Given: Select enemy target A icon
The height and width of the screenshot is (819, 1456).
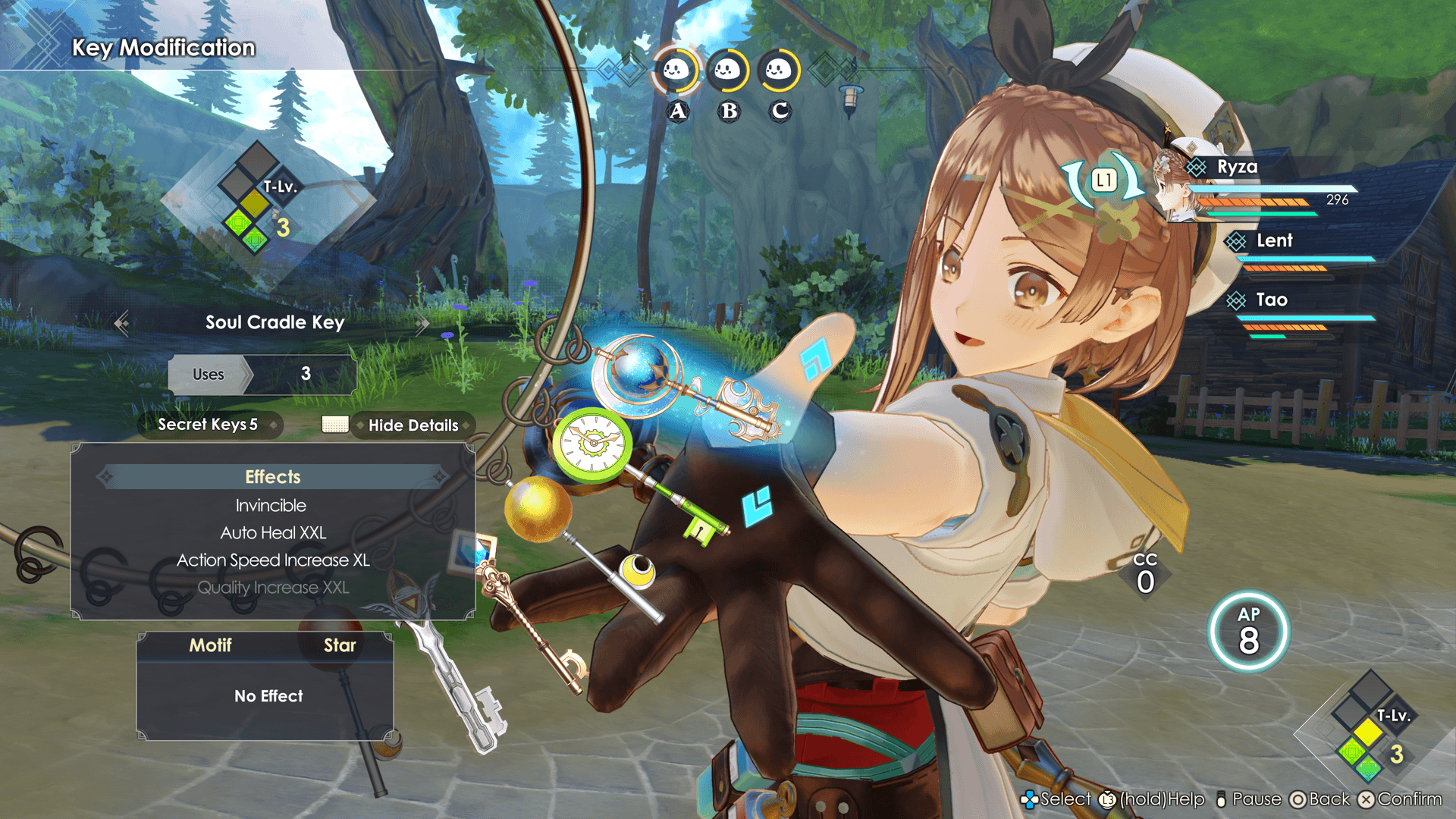Looking at the screenshot, I should (676, 72).
